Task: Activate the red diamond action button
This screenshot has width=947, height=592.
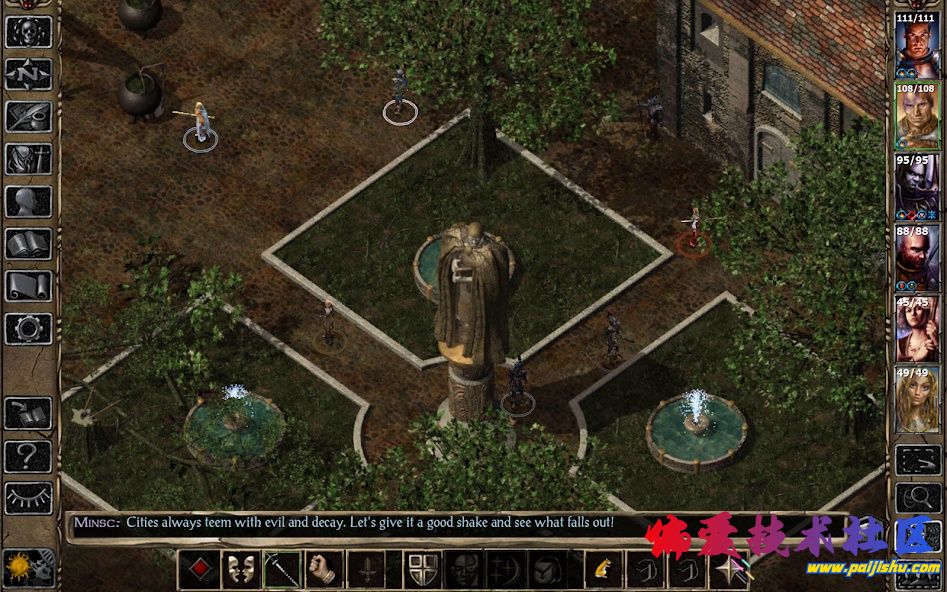Action: (x=198, y=570)
